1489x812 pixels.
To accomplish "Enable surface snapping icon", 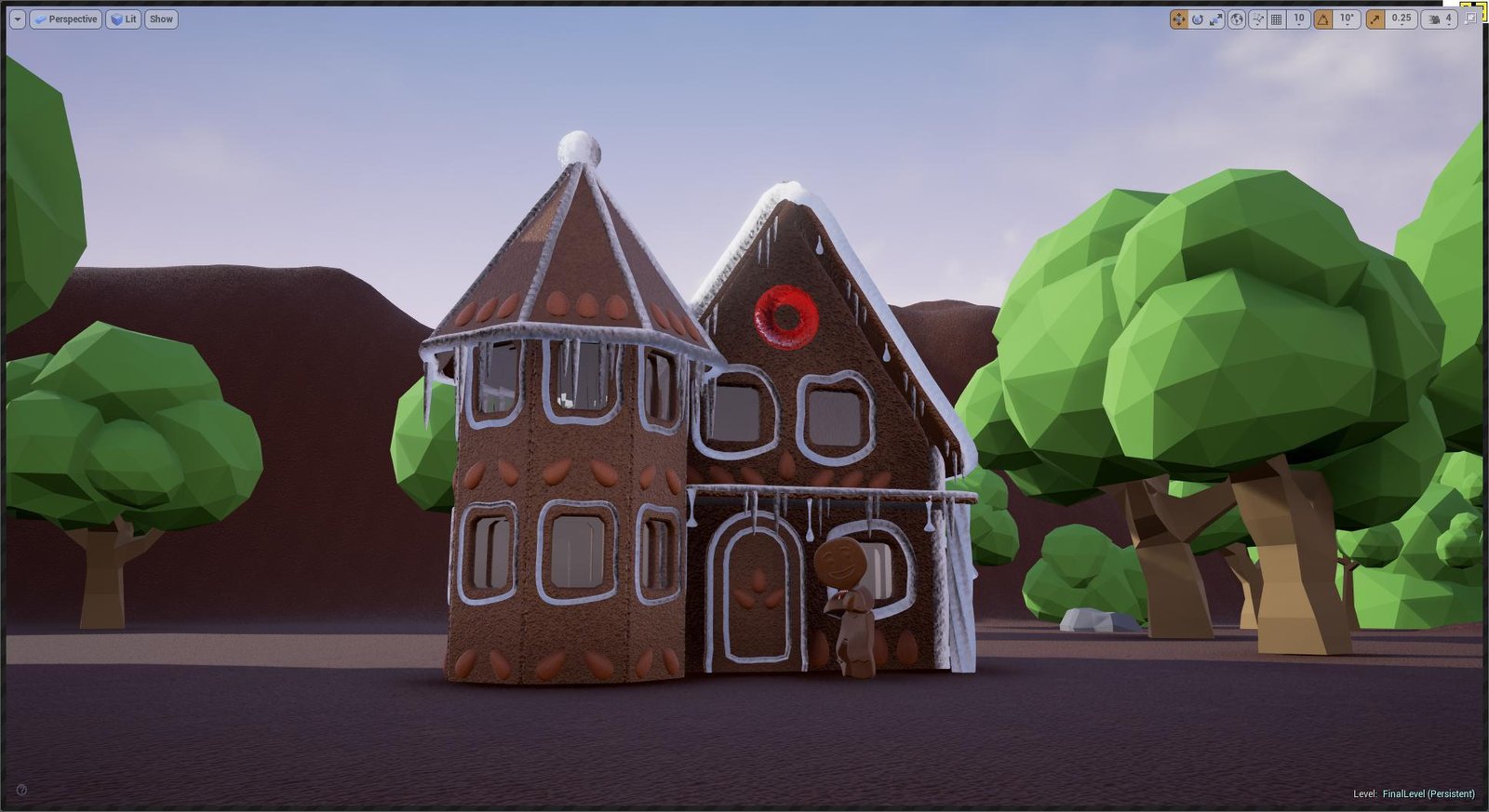I will point(1258,19).
